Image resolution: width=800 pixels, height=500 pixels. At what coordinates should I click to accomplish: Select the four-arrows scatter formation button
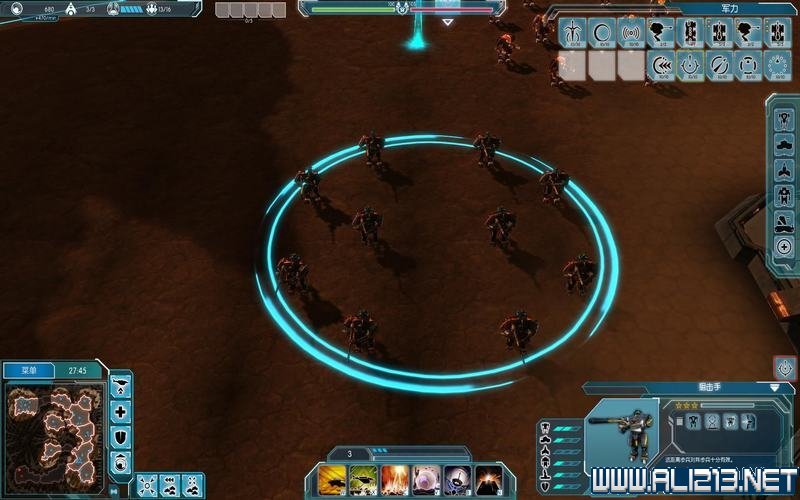(x=146, y=485)
